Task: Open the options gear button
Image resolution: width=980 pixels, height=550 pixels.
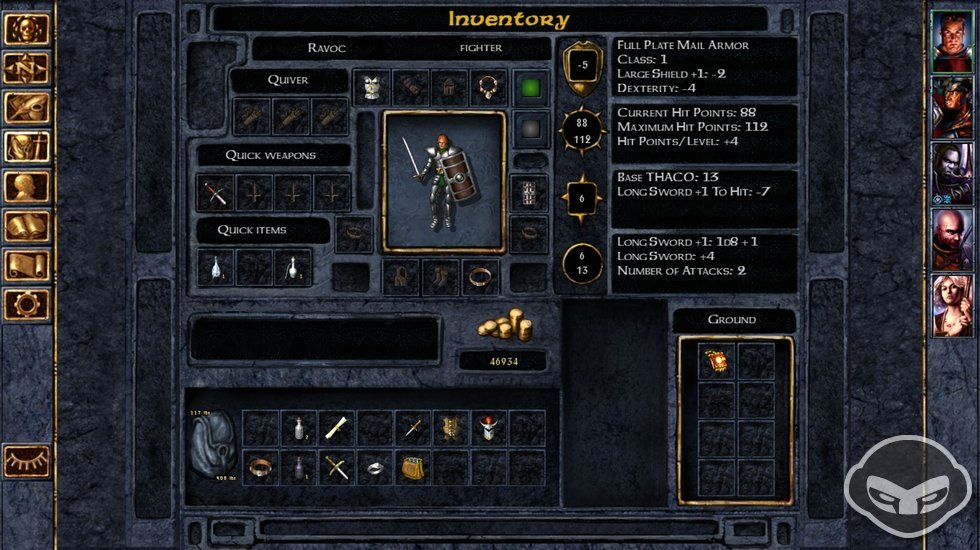Action: [x=26, y=303]
